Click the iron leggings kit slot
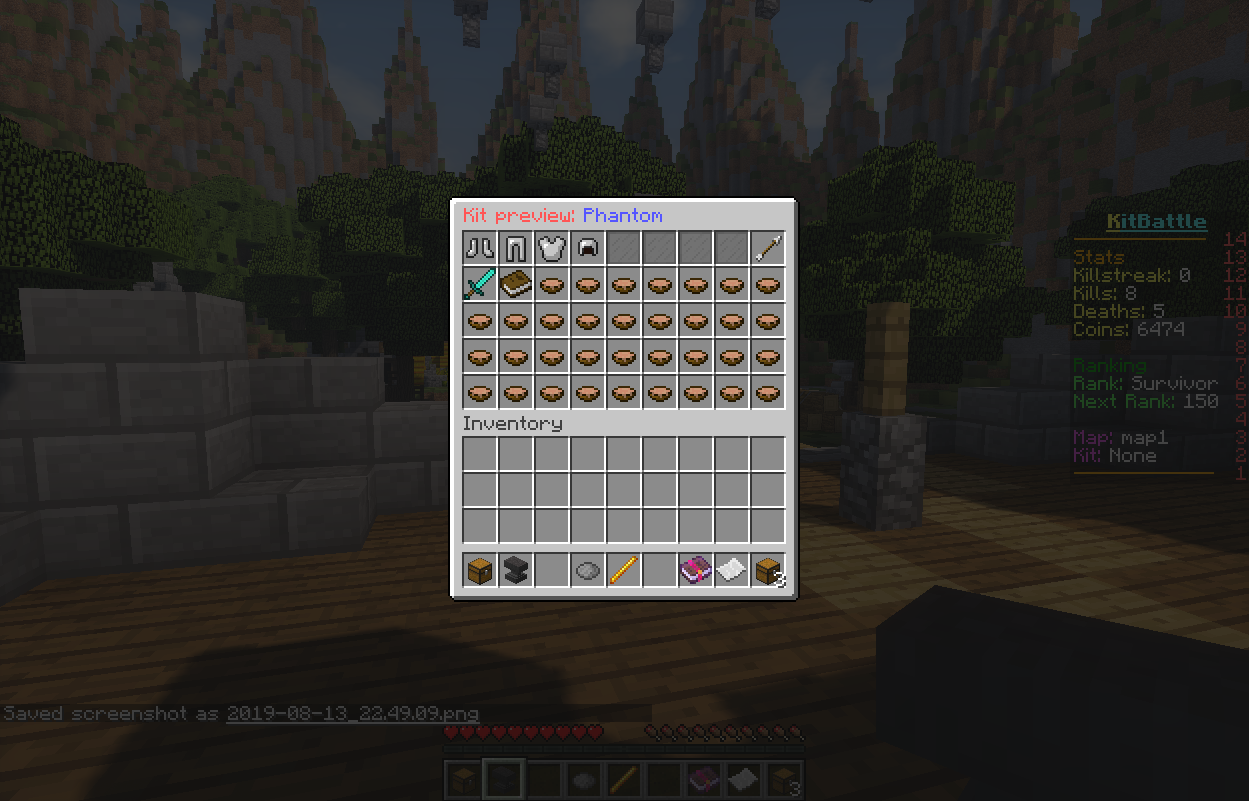The height and width of the screenshot is (801, 1249). (x=516, y=249)
